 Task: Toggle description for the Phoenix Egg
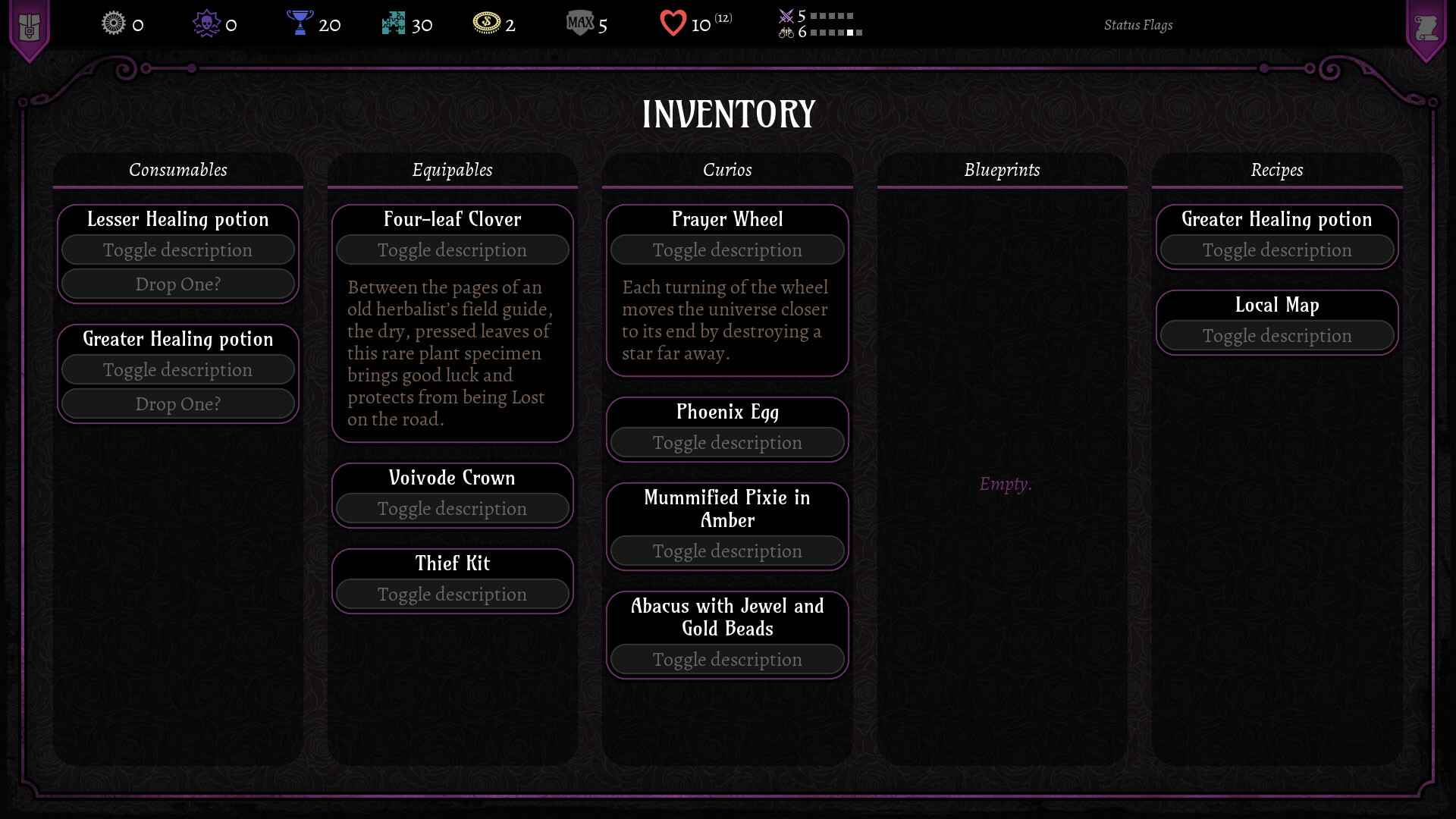[x=726, y=442]
